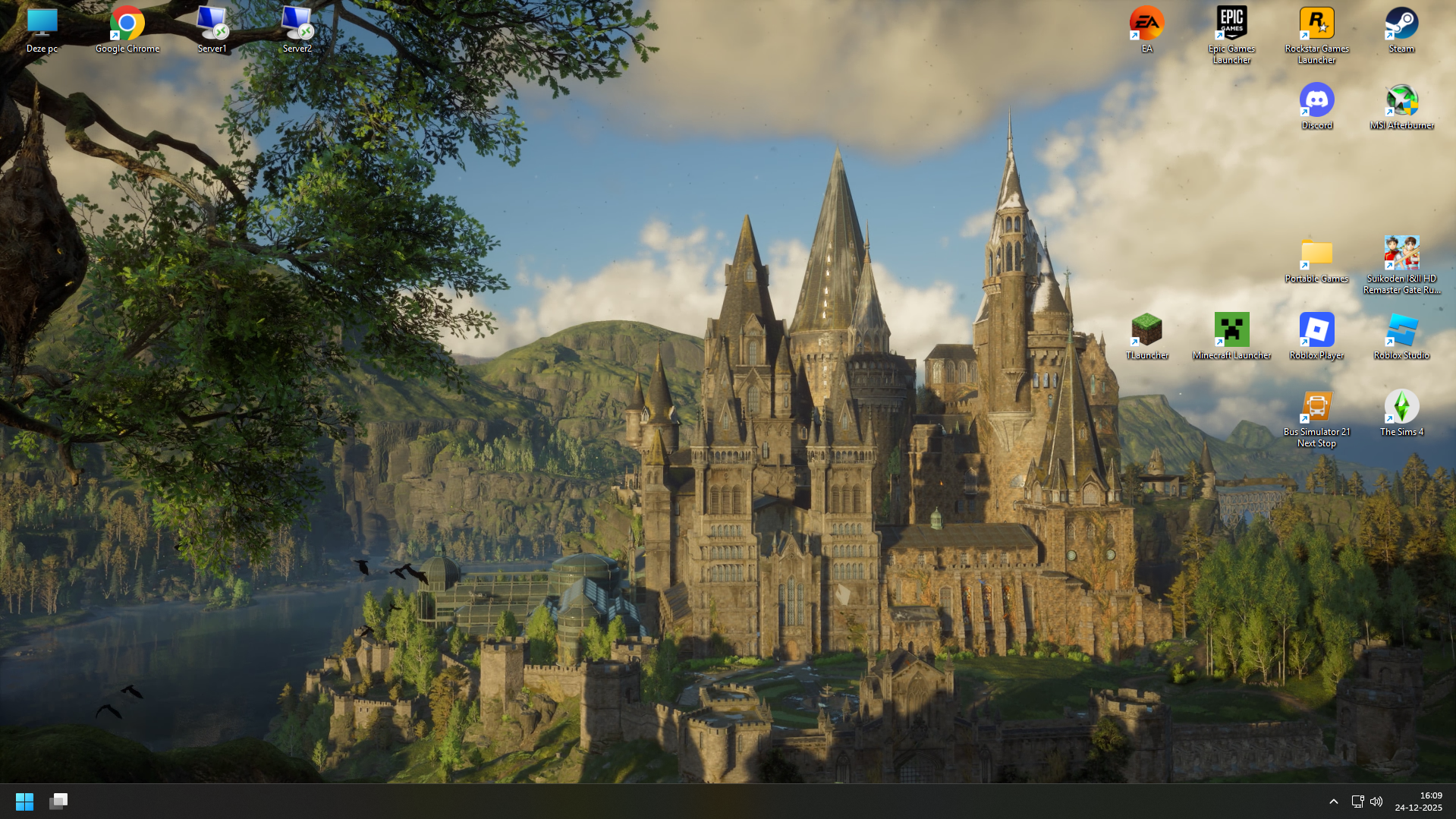1456x819 pixels.
Task: Select the Google Chrome shortcut
Action: [x=127, y=24]
